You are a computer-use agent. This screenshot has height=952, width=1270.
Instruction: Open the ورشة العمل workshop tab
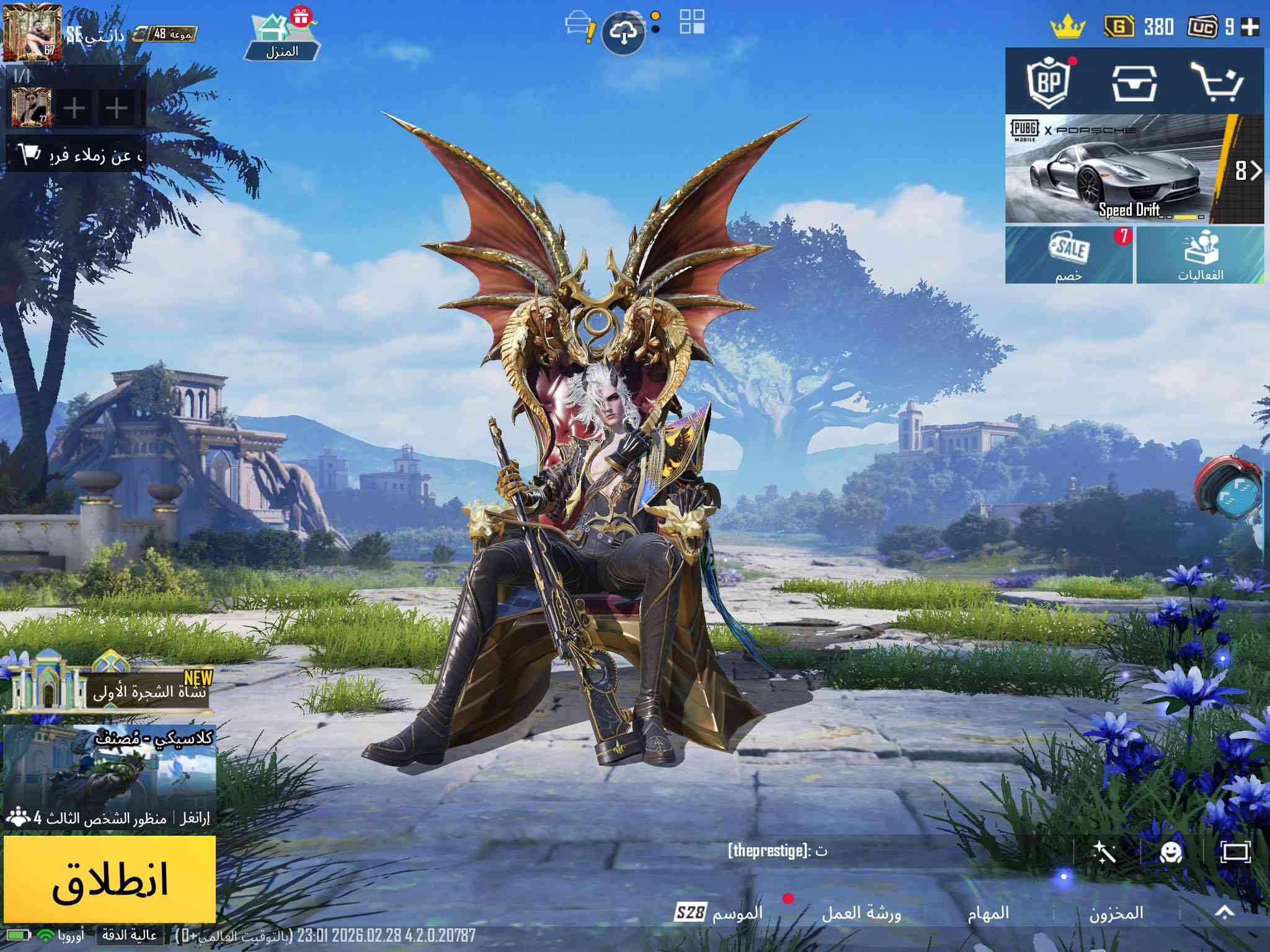tap(861, 912)
